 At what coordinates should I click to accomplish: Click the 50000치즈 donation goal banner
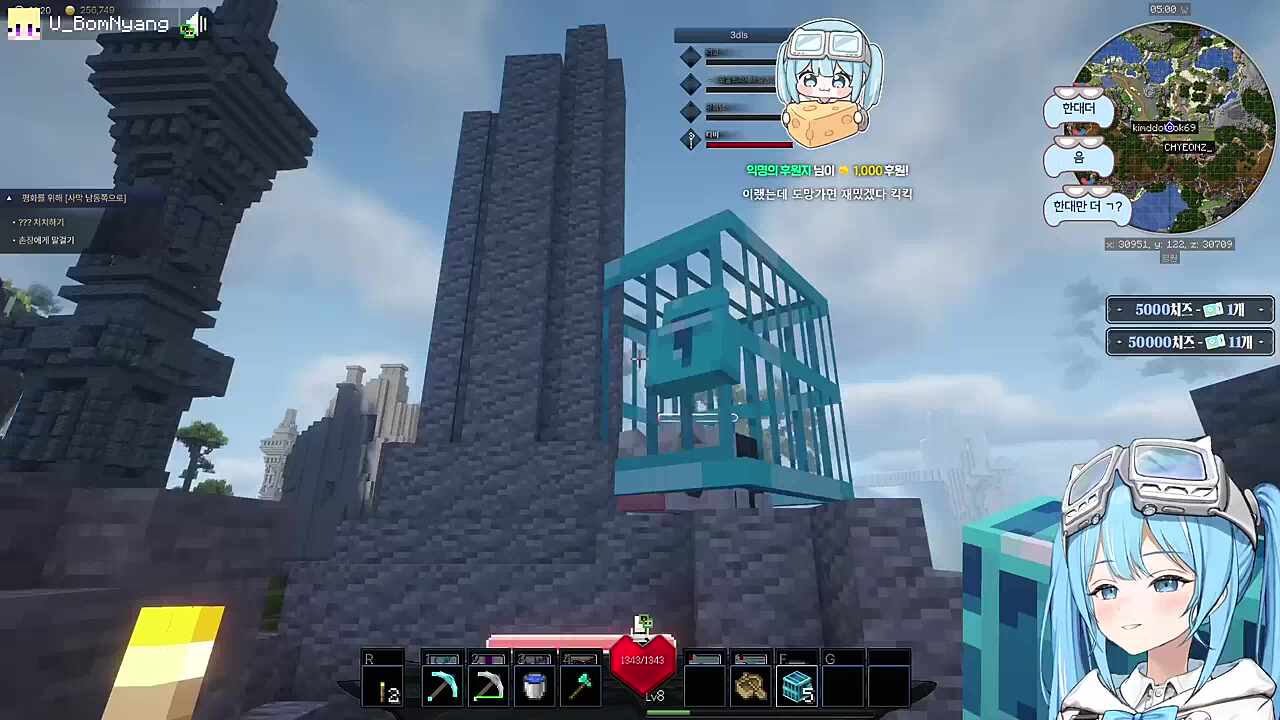coord(1190,342)
